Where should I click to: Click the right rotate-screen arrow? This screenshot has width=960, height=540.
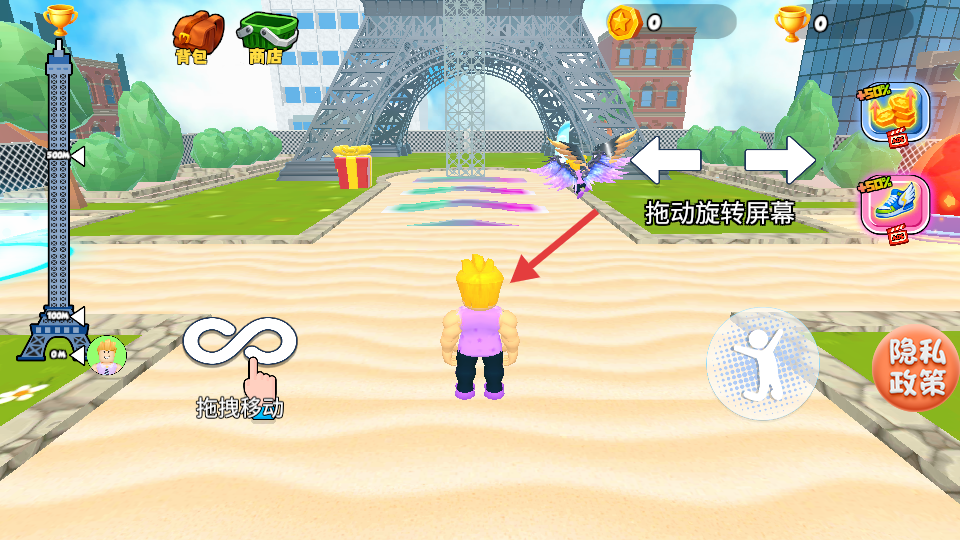[x=780, y=160]
